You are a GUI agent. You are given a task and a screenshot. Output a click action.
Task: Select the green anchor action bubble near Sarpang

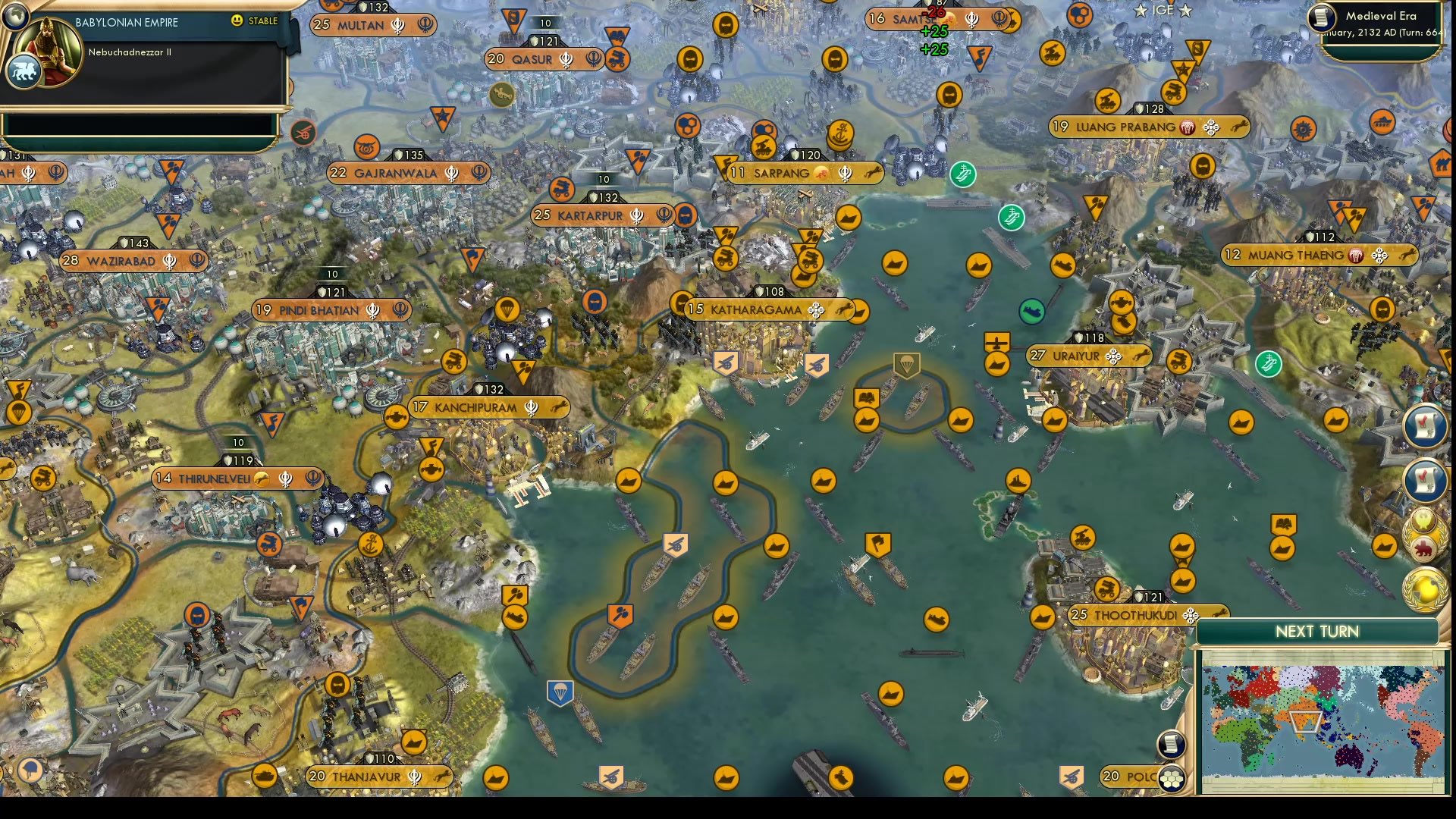click(963, 173)
